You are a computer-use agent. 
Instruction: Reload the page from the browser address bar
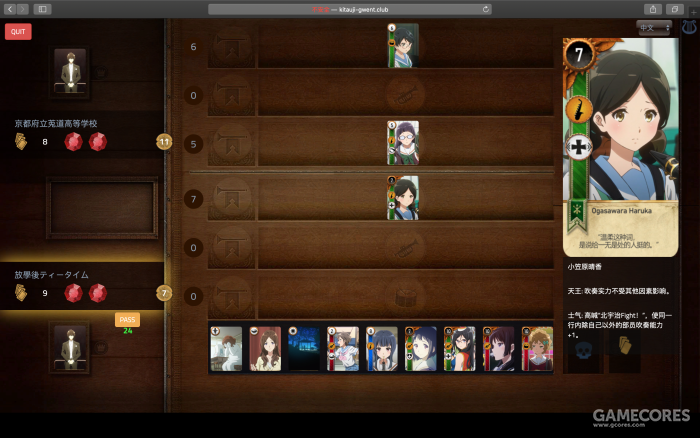tap(486, 8)
